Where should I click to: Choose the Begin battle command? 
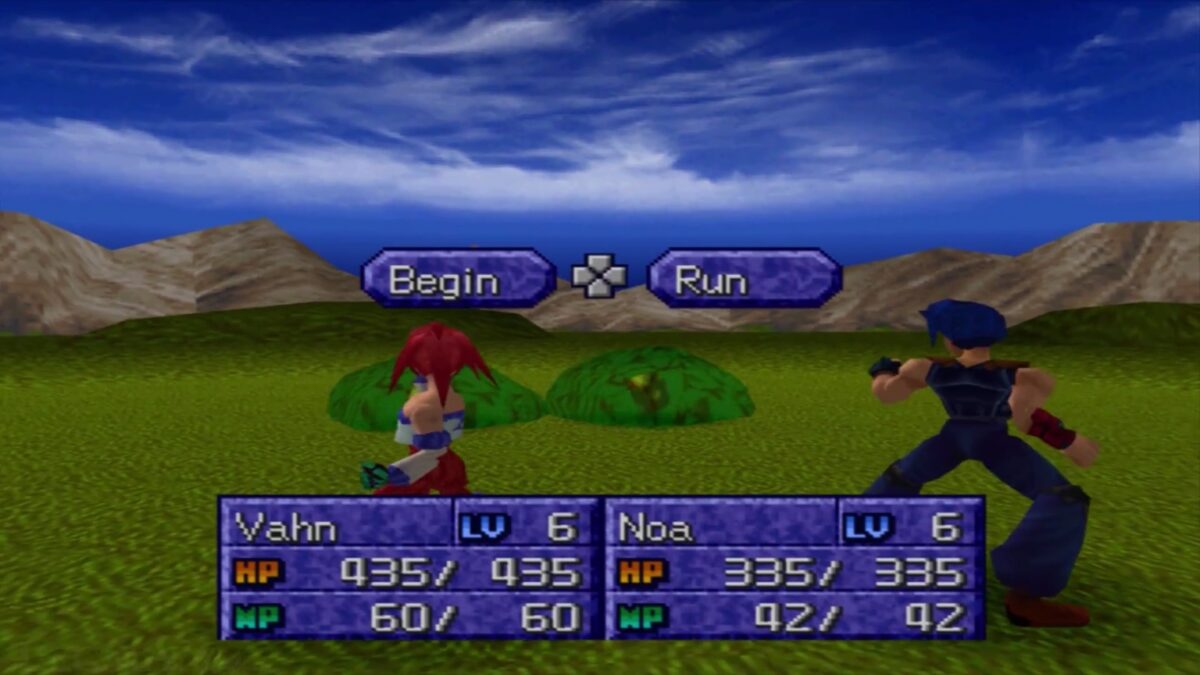(458, 278)
